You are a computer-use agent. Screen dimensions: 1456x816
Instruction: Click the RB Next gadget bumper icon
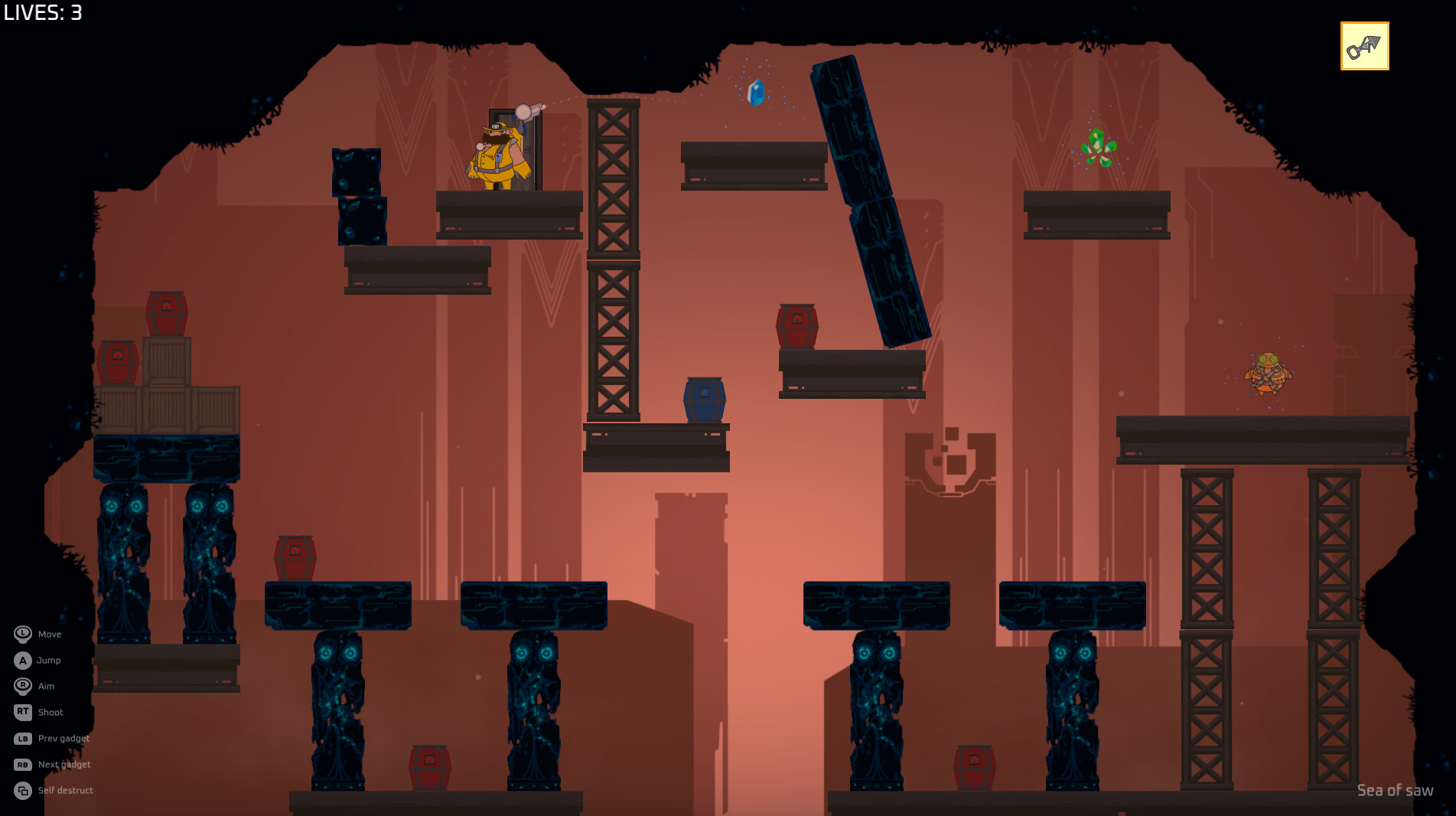(x=24, y=764)
